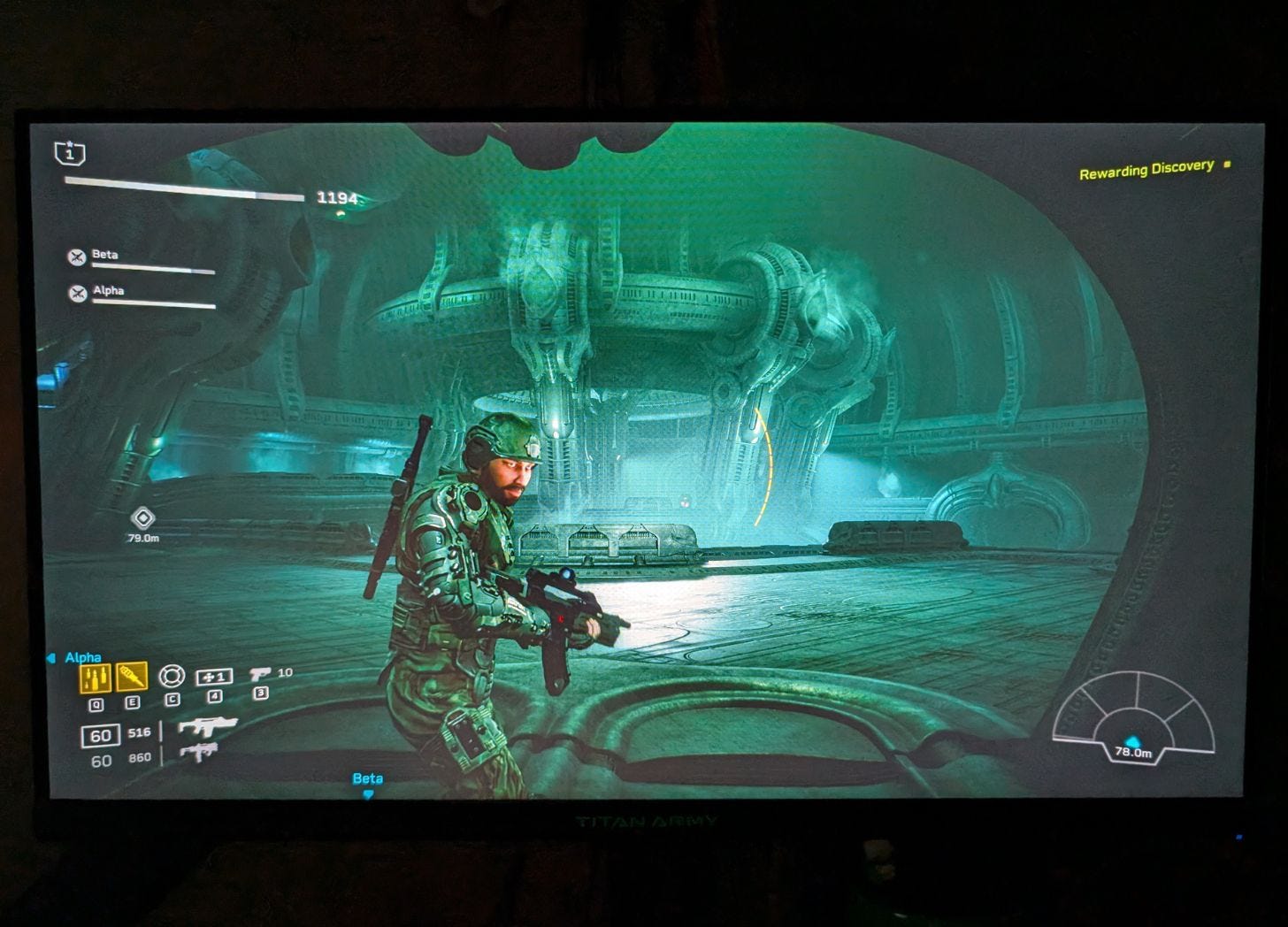Image resolution: width=1288 pixels, height=927 pixels.
Task: Click the assault rifle weapon silhouette
Action: (210, 725)
